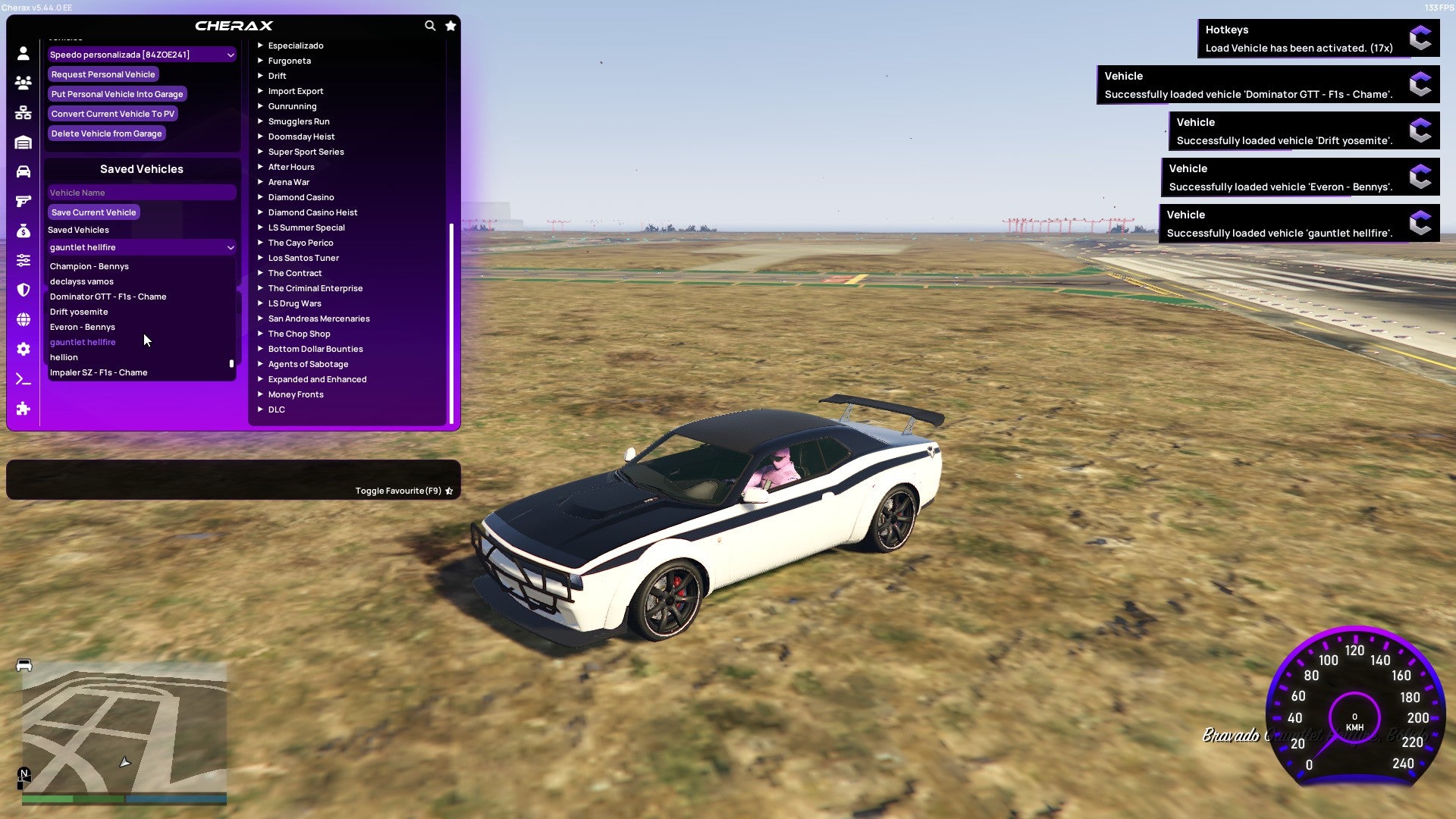Open the terminal console icon in sidebar
The height and width of the screenshot is (819, 1456).
[23, 378]
